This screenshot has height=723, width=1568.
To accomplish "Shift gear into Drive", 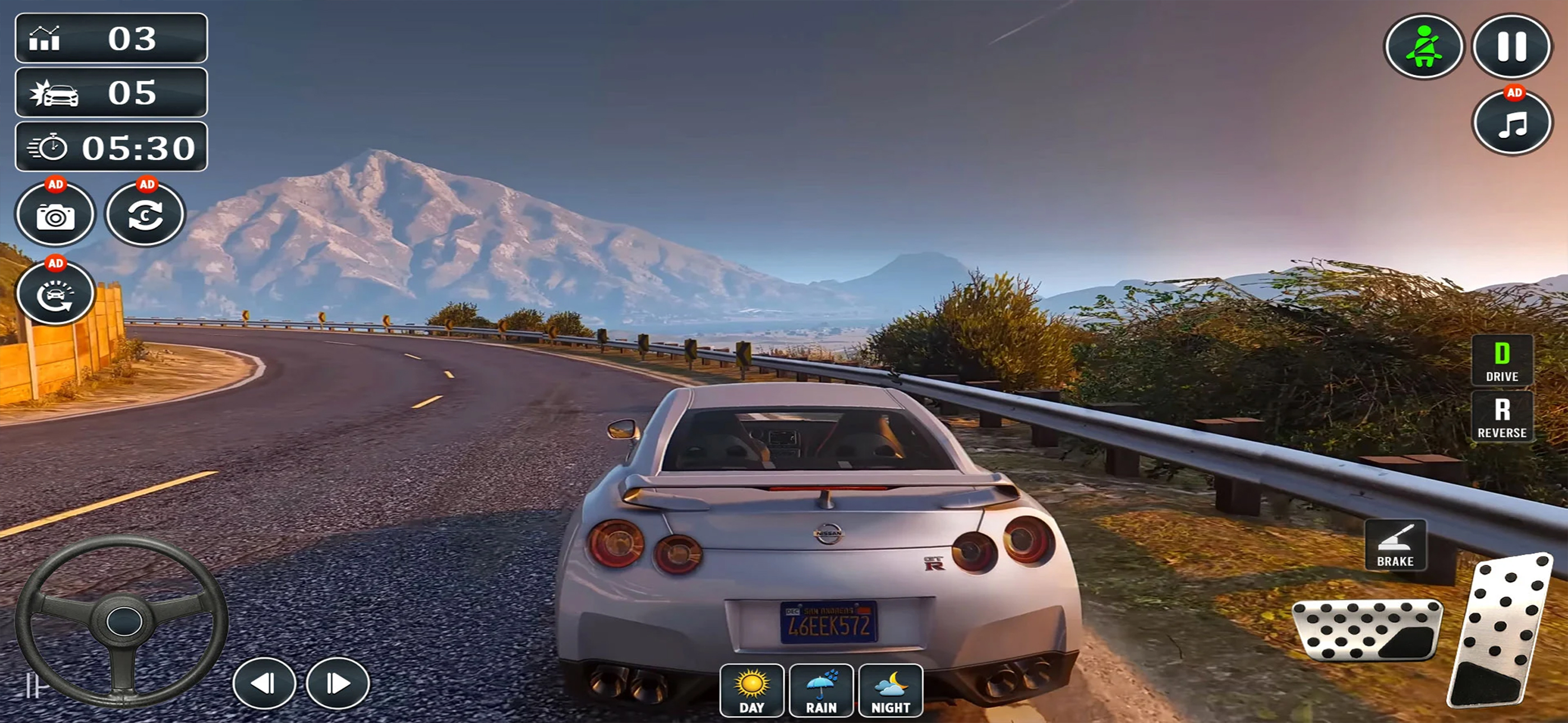I will tap(1502, 360).
